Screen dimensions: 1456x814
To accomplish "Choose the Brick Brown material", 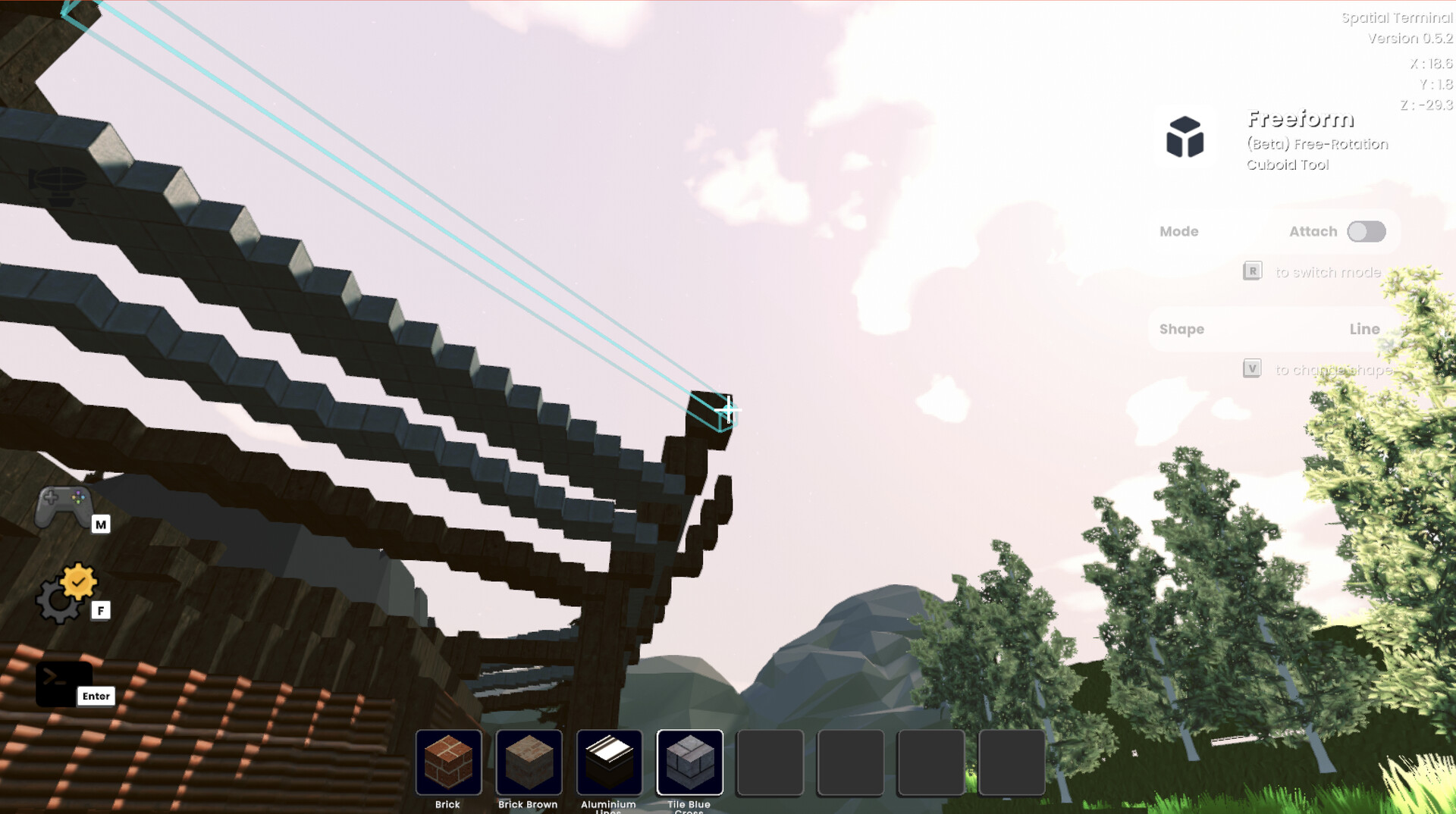I will click(529, 762).
